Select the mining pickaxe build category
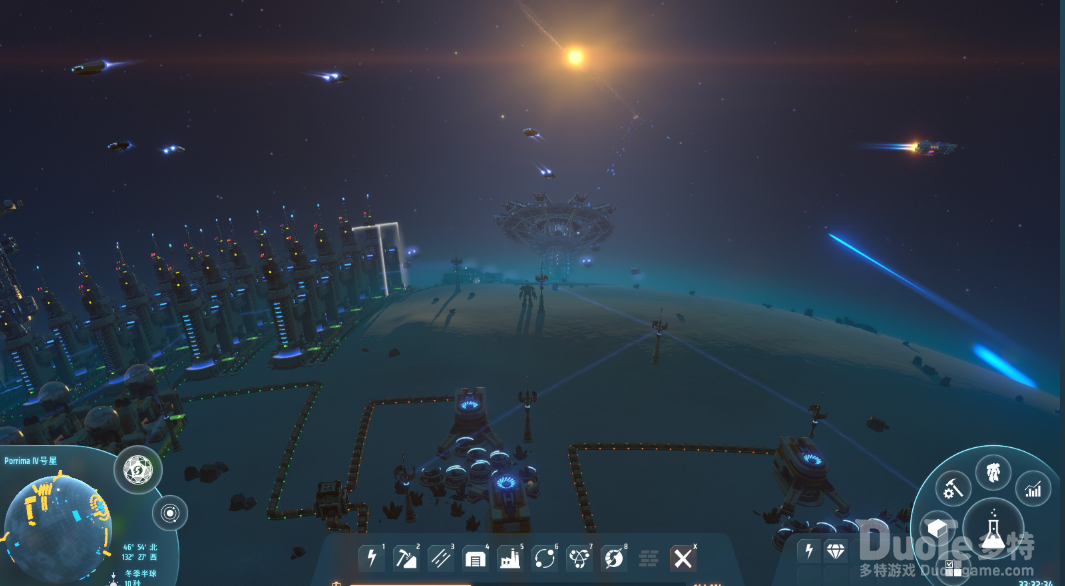The height and width of the screenshot is (586, 1065). pos(406,558)
